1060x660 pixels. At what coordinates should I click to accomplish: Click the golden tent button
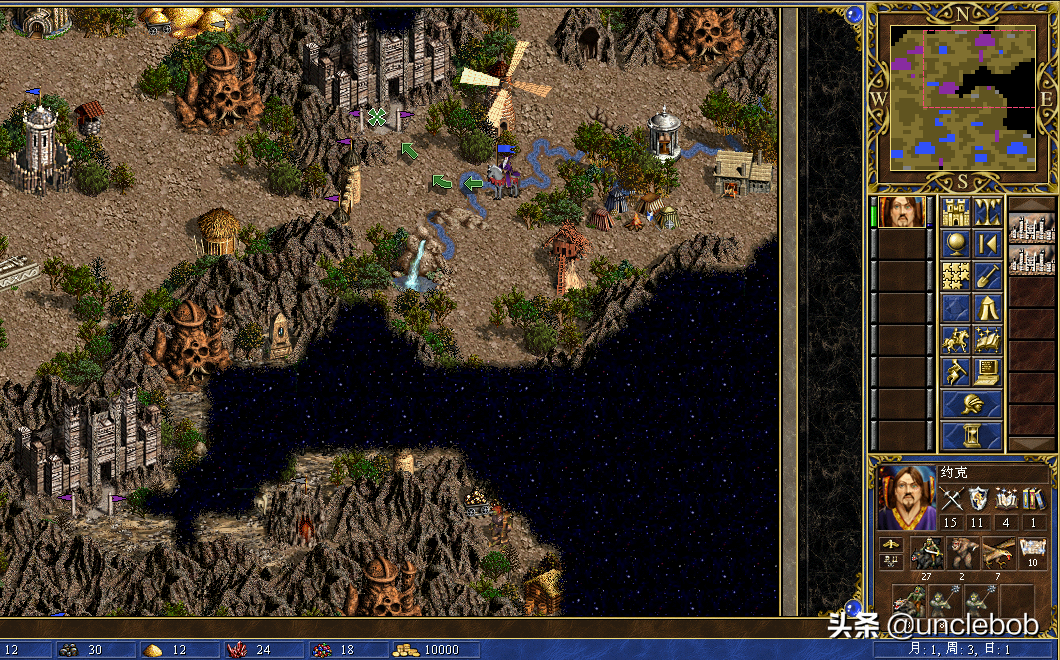(x=988, y=308)
